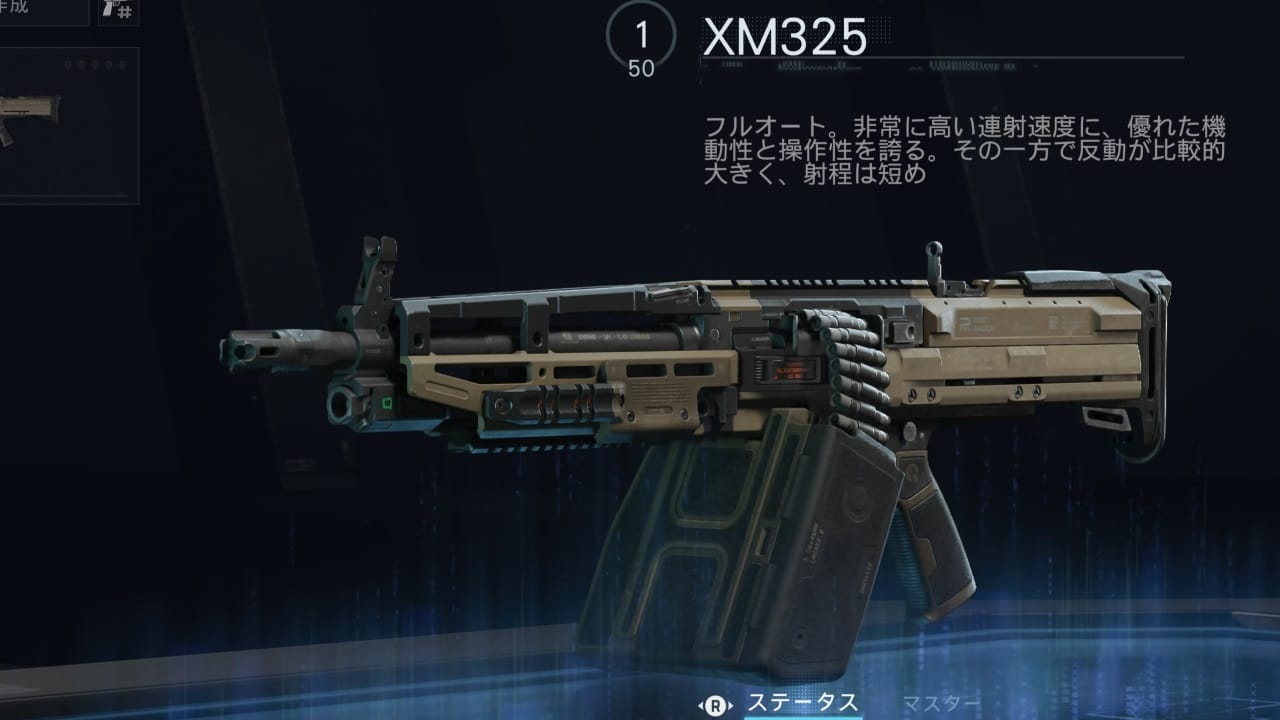Click the first attachment slot dot above the thumbnail
Screen dimensions: 1280x720
click(x=67, y=65)
